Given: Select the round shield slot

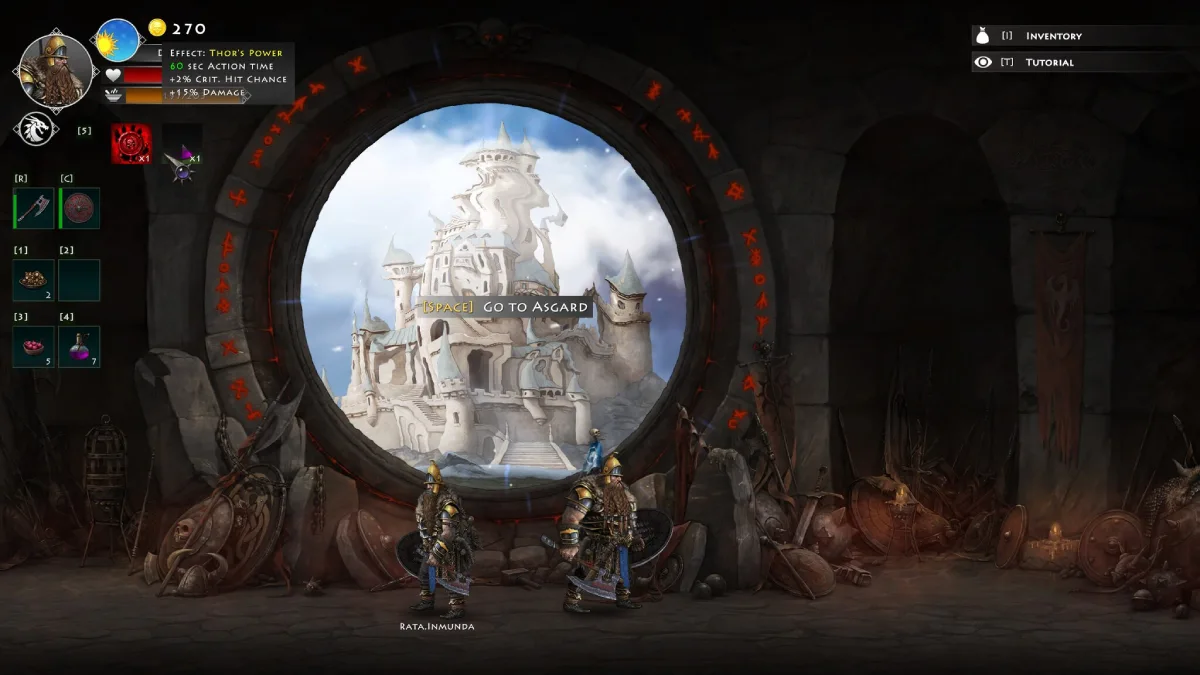Looking at the screenshot, I should point(80,208).
